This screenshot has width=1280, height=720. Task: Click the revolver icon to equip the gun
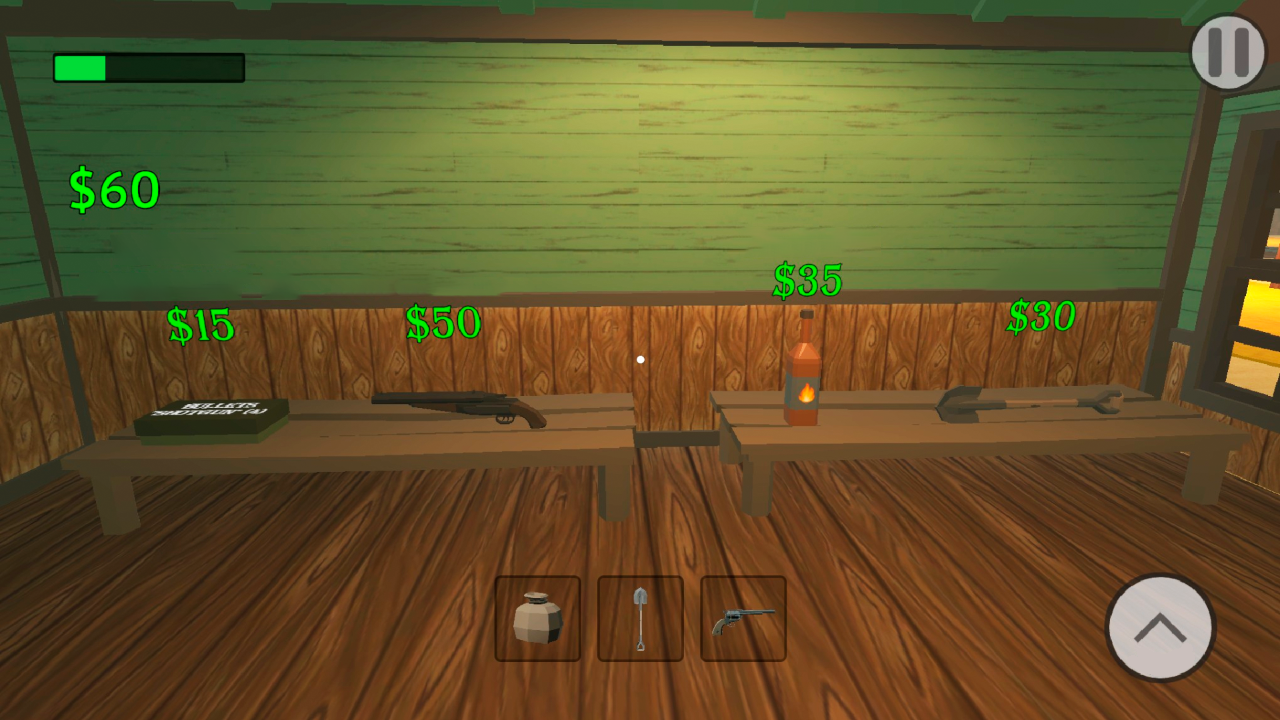(743, 618)
